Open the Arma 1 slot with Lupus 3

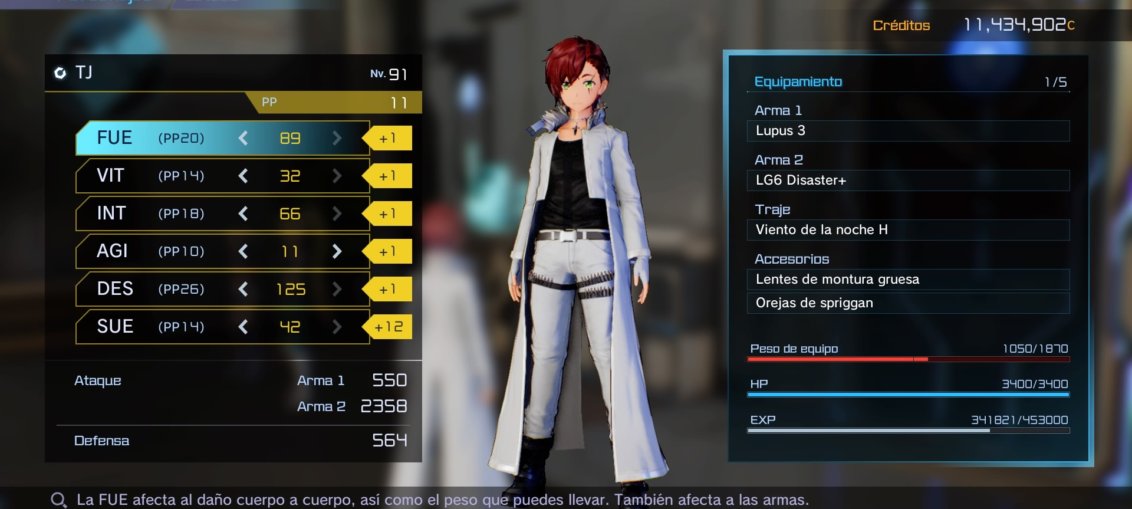[908, 131]
